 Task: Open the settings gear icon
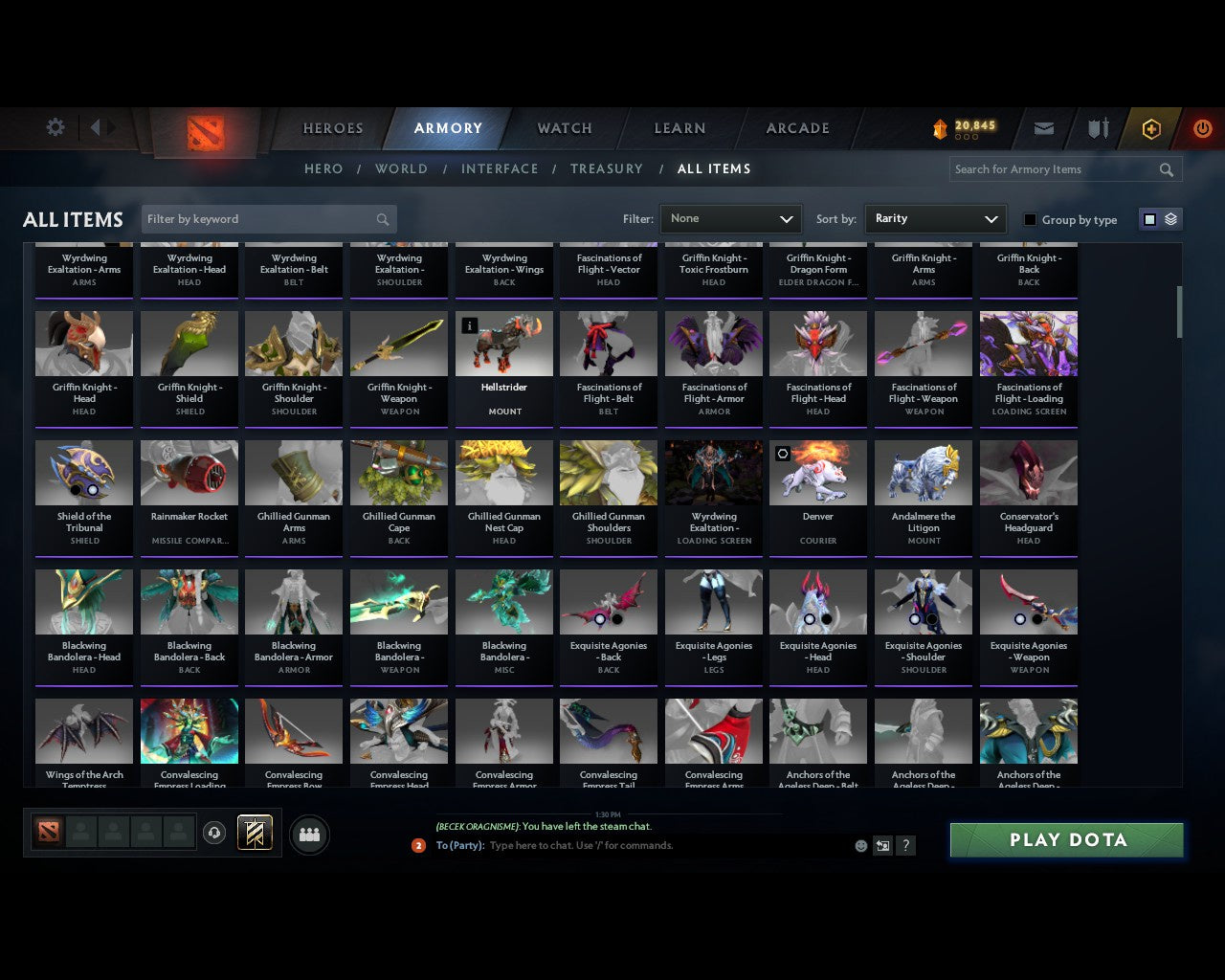click(55, 126)
